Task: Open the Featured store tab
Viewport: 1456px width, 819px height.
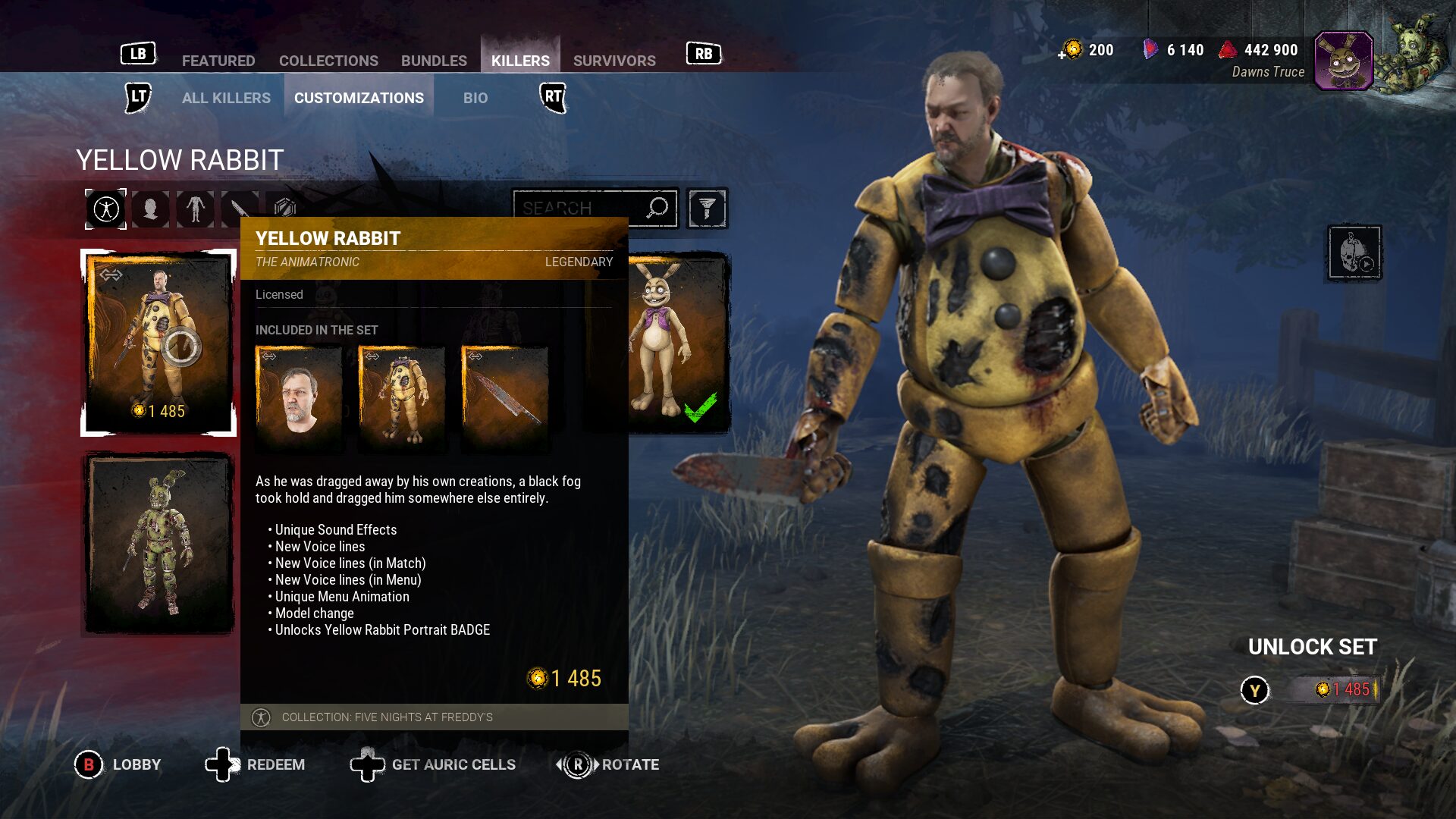Action: tap(218, 61)
